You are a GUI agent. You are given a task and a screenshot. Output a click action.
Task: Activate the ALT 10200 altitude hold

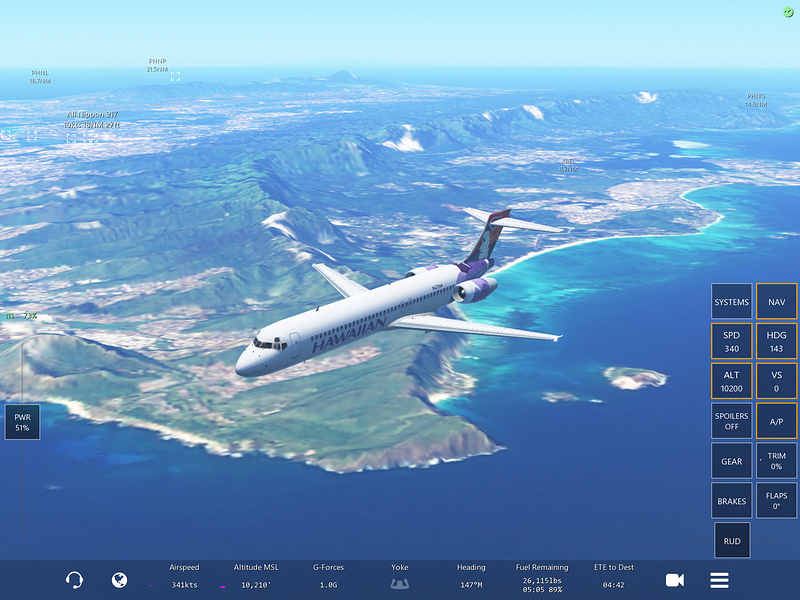pos(732,381)
